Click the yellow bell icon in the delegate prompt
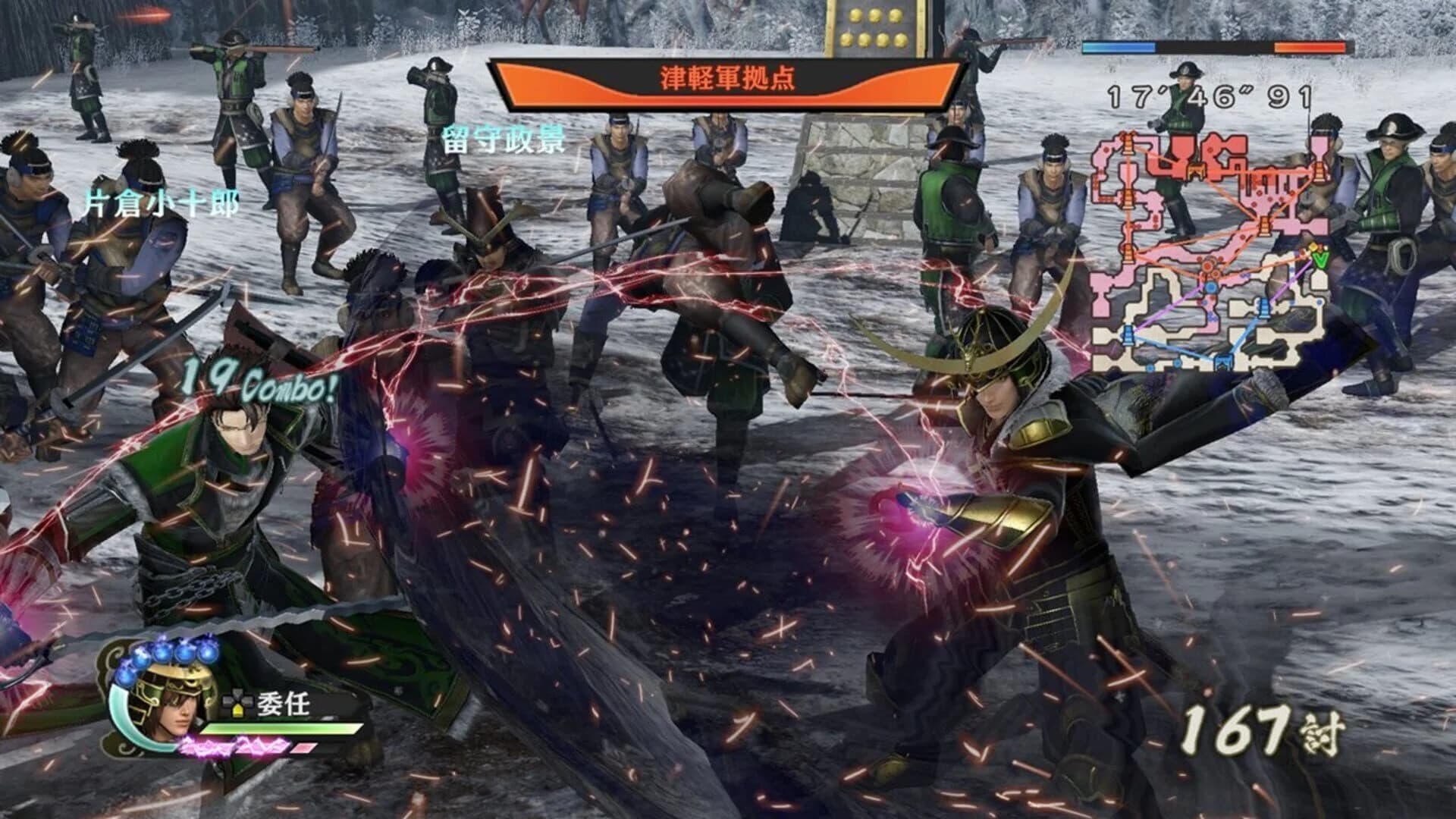Viewport: 1456px width, 819px height. click(x=237, y=711)
